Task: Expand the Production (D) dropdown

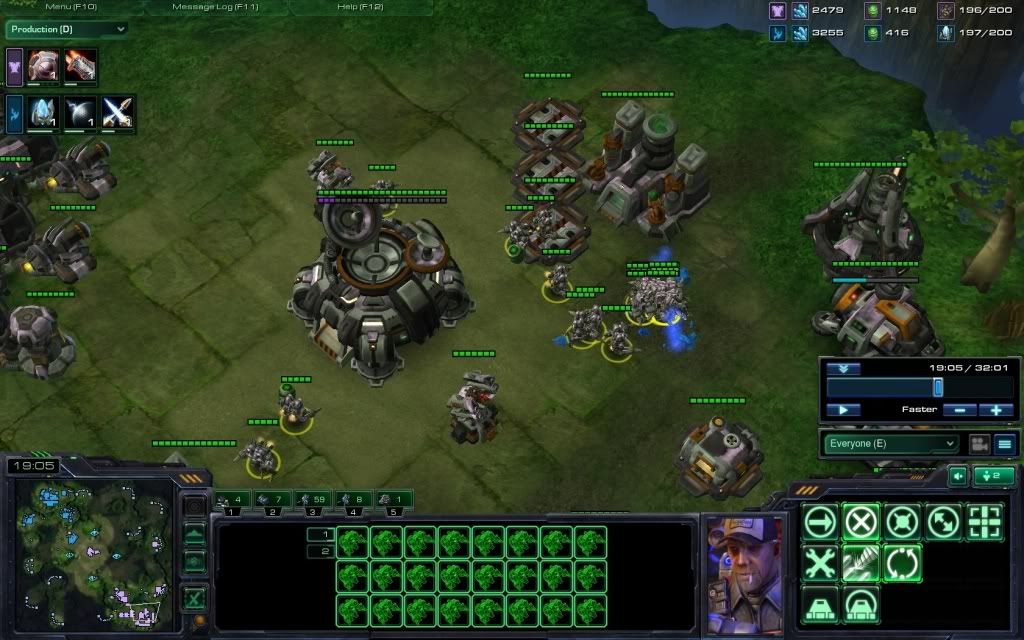Action: pos(67,29)
